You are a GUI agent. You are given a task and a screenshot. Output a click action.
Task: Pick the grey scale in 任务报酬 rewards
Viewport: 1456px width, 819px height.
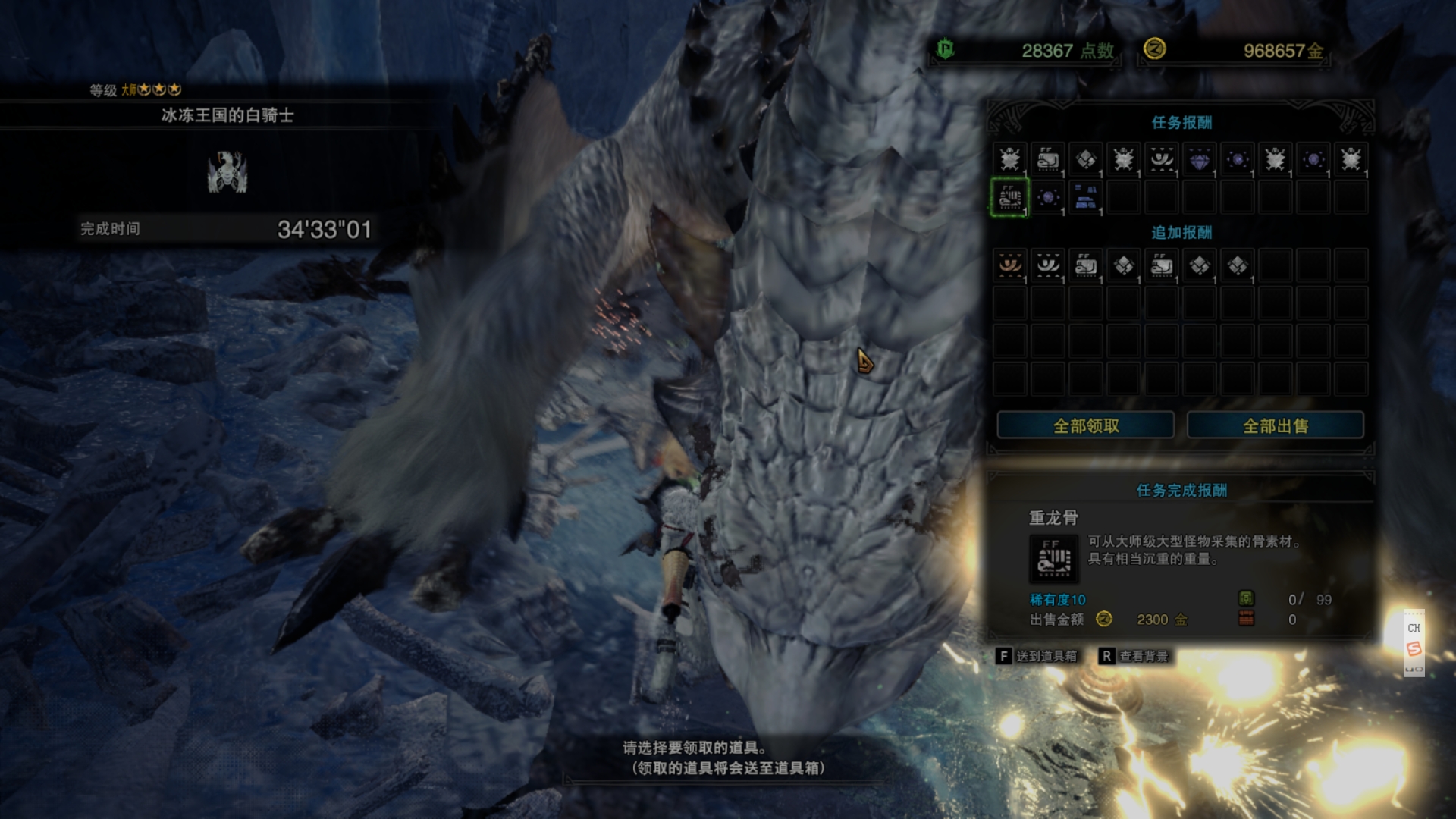coord(1085,159)
